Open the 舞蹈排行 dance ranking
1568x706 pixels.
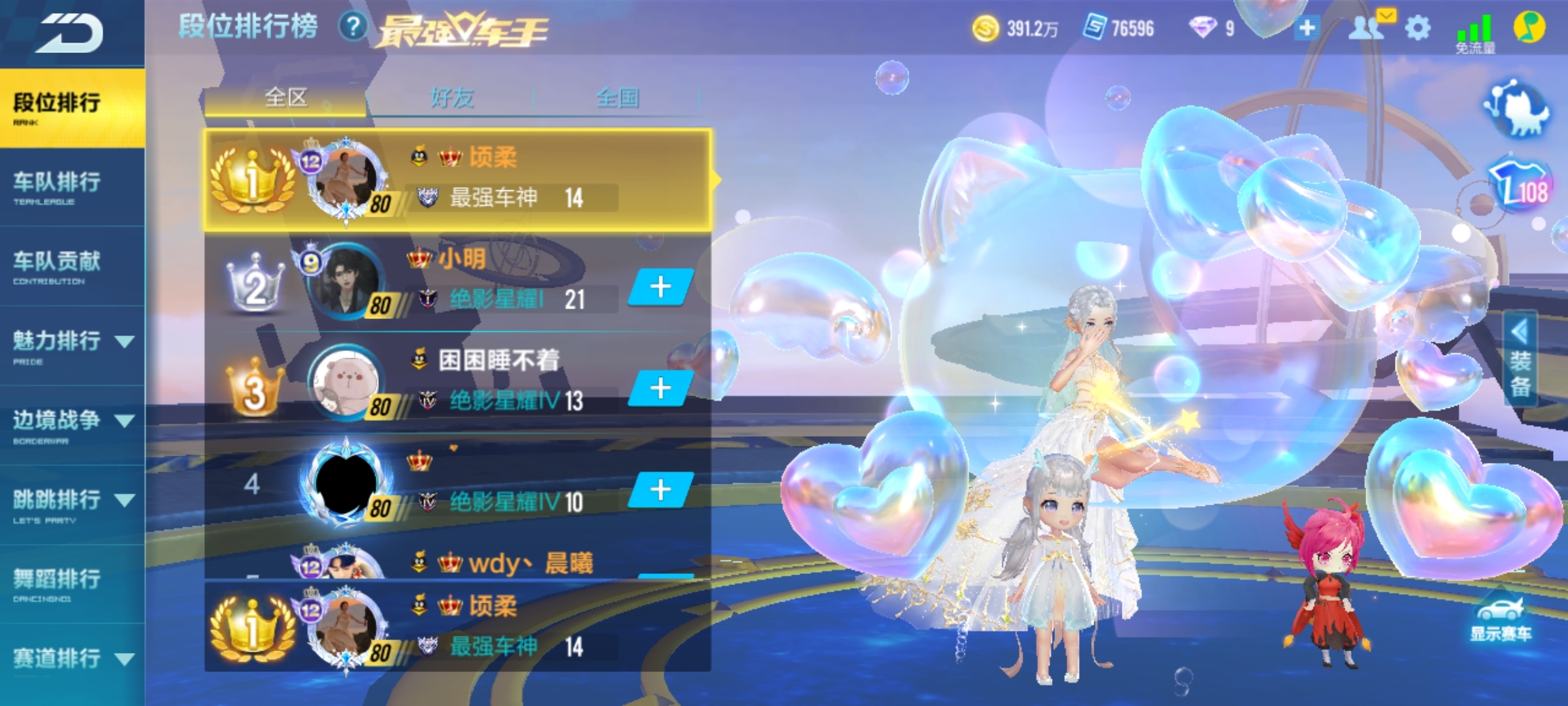click(x=57, y=583)
